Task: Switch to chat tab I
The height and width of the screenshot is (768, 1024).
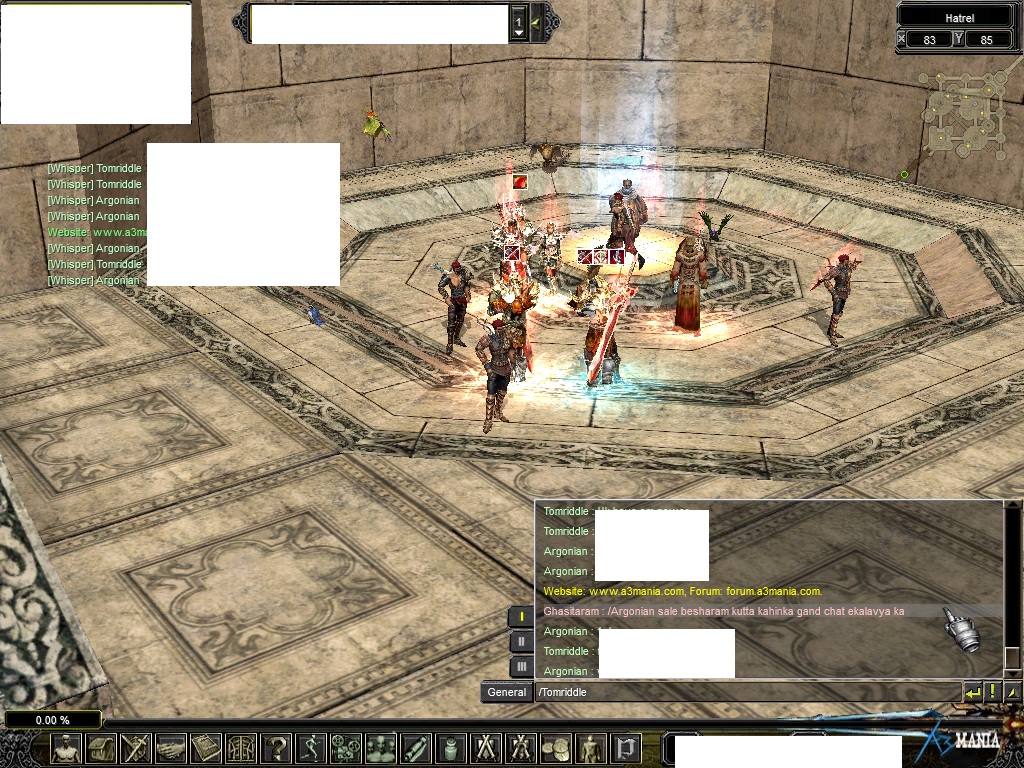Action: pyautogui.click(x=521, y=617)
